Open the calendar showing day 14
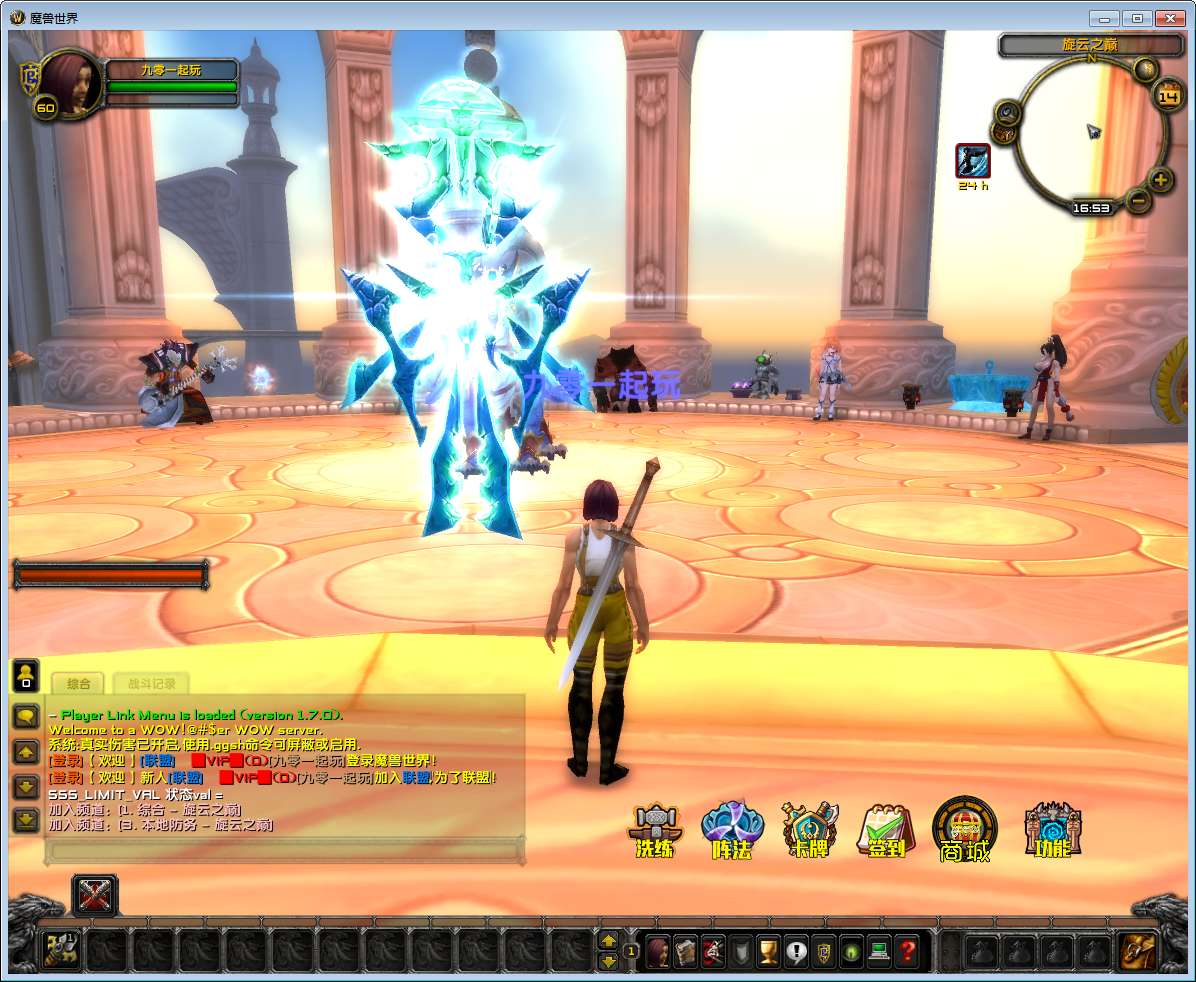1196x982 pixels. pos(1167,96)
